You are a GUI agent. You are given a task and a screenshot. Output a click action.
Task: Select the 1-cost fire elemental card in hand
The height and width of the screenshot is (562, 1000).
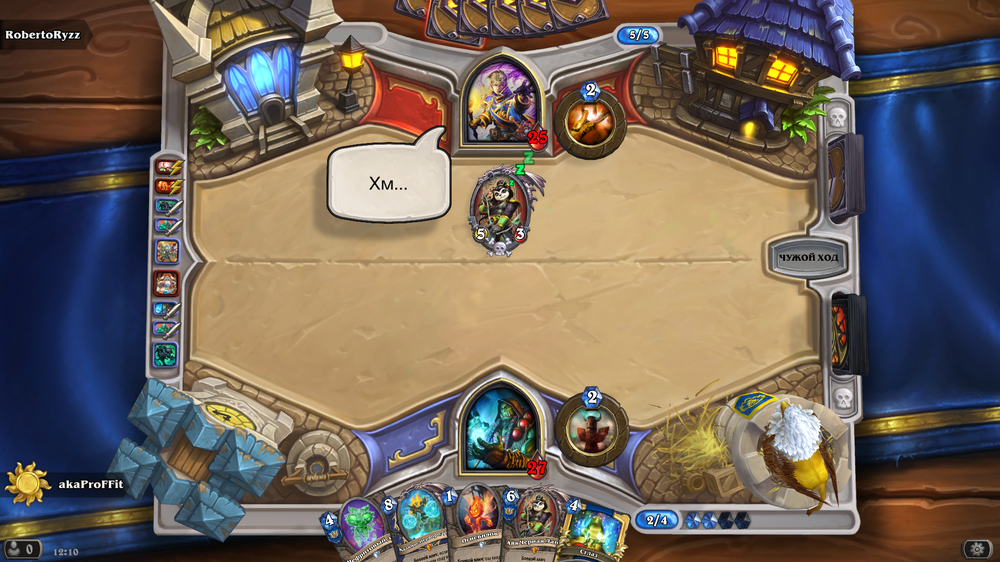coord(475,522)
